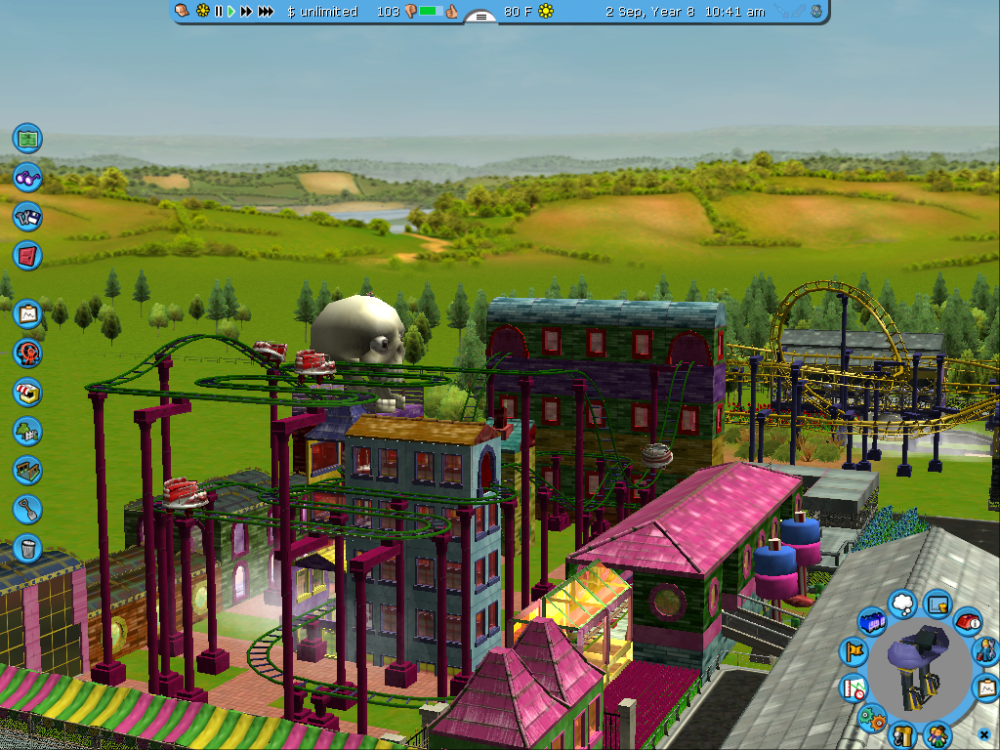Open the rides Ferris wheel menu
Screen dimensions: 1000x750
coord(27,352)
